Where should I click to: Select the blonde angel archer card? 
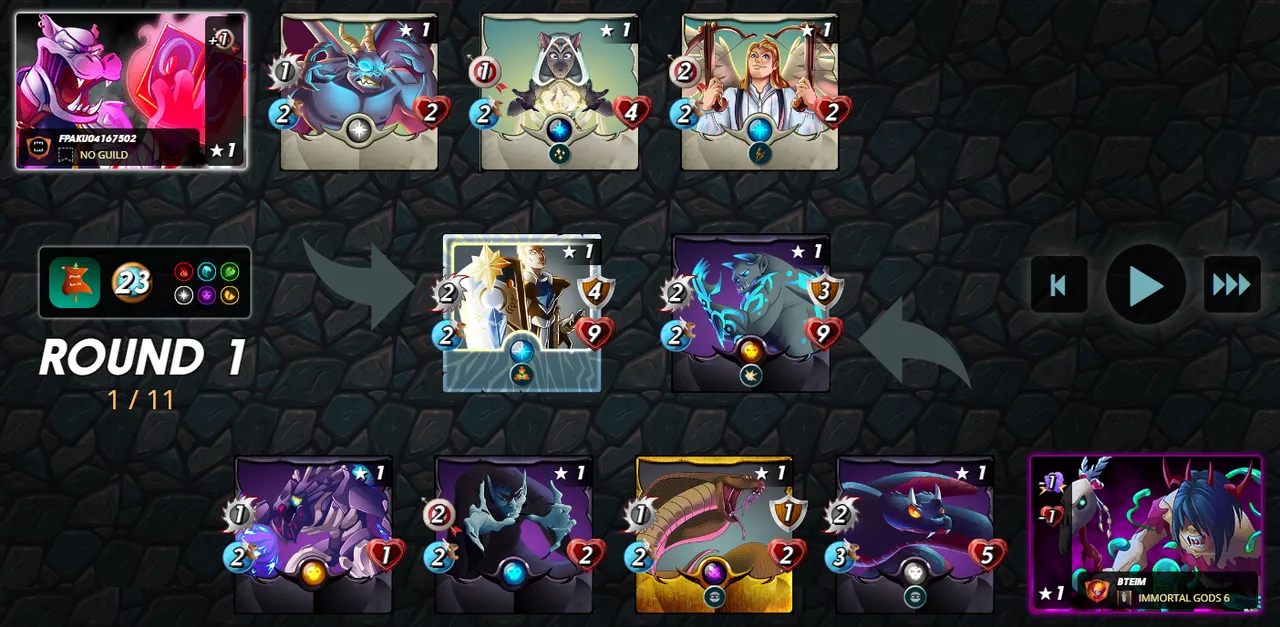tap(760, 91)
